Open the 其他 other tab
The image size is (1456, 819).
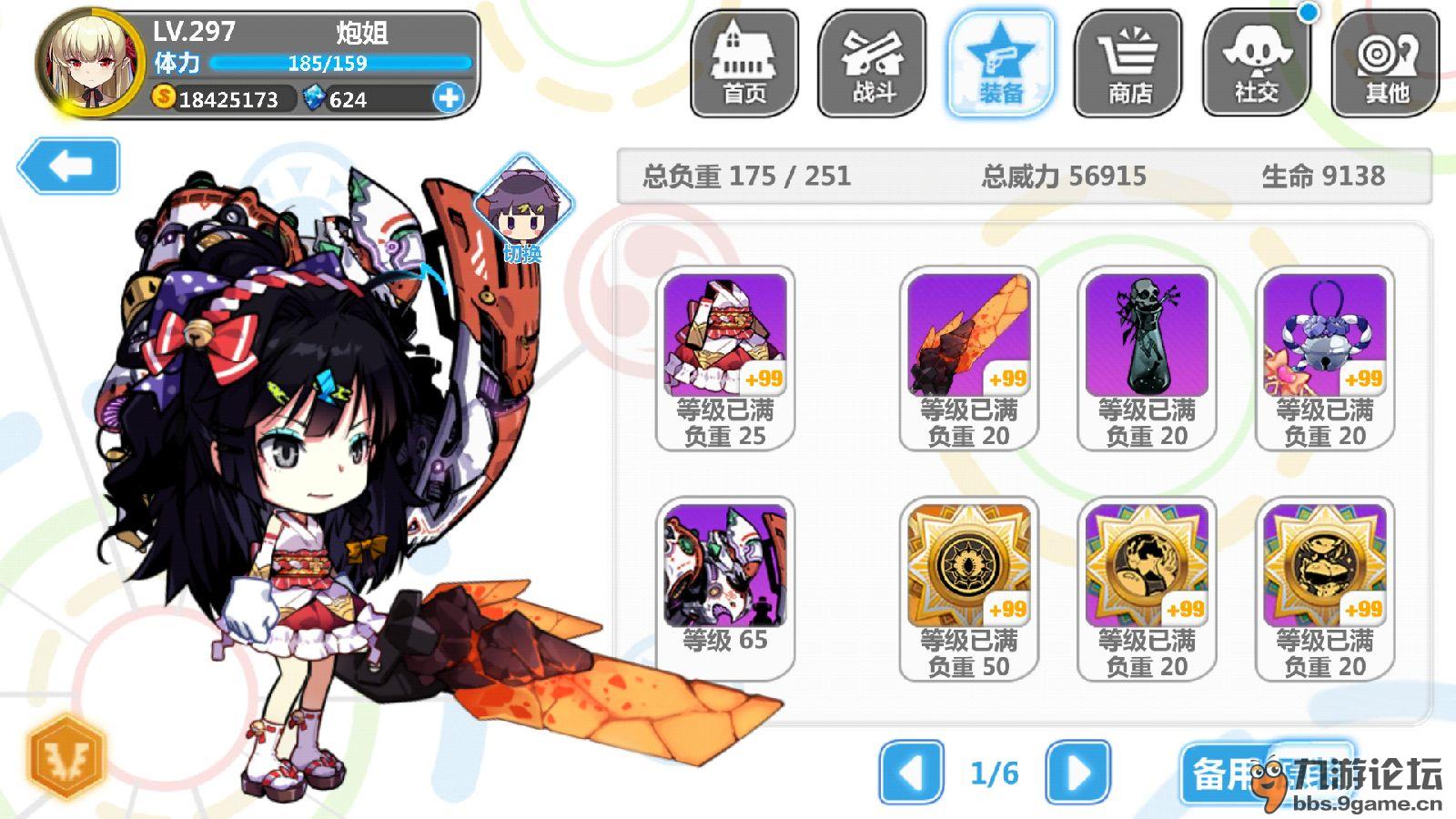pos(1385,64)
